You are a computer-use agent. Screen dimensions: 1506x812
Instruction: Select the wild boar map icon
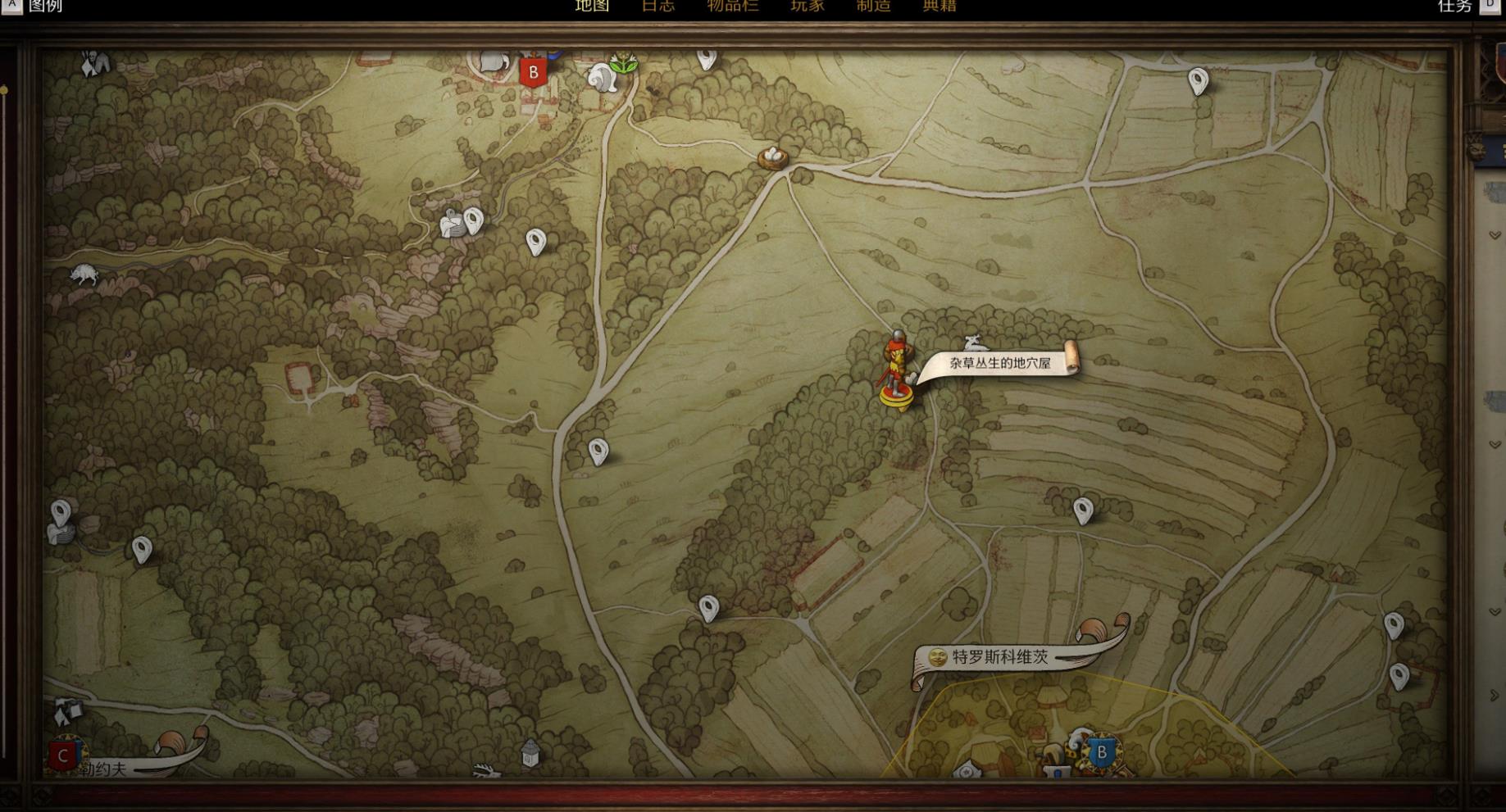point(84,274)
